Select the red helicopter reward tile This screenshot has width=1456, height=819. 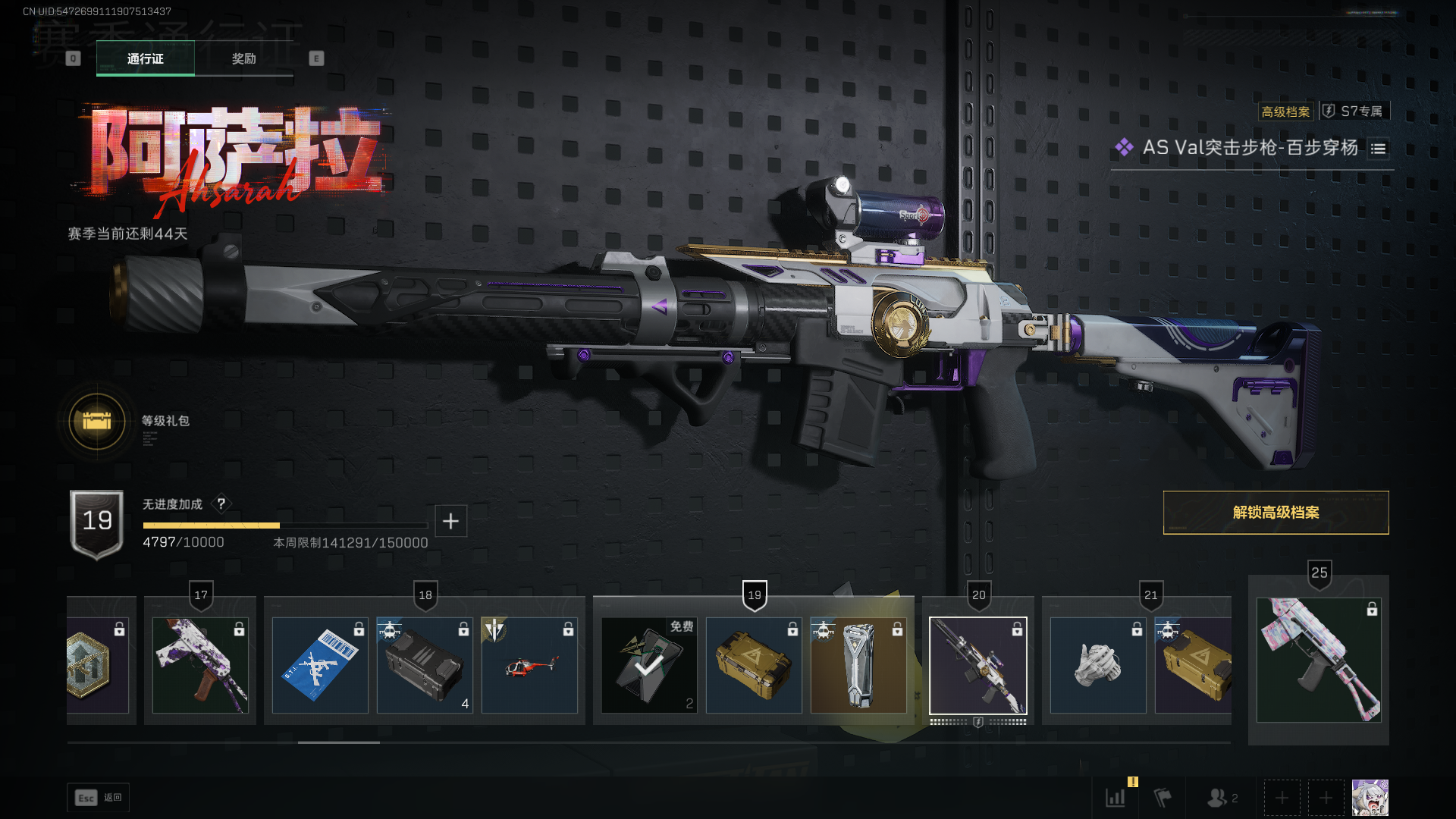click(529, 665)
